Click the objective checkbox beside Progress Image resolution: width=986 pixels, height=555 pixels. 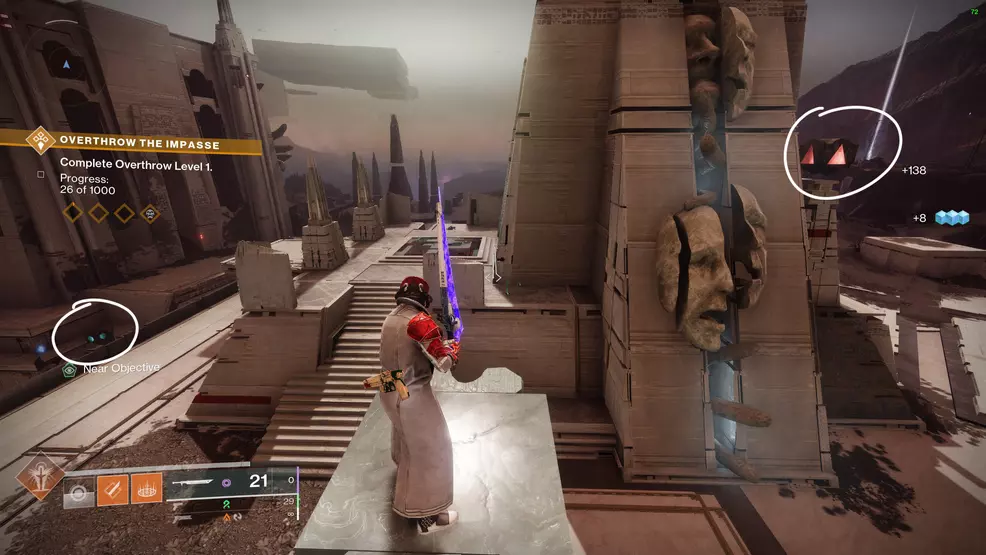pyautogui.click(x=40, y=173)
